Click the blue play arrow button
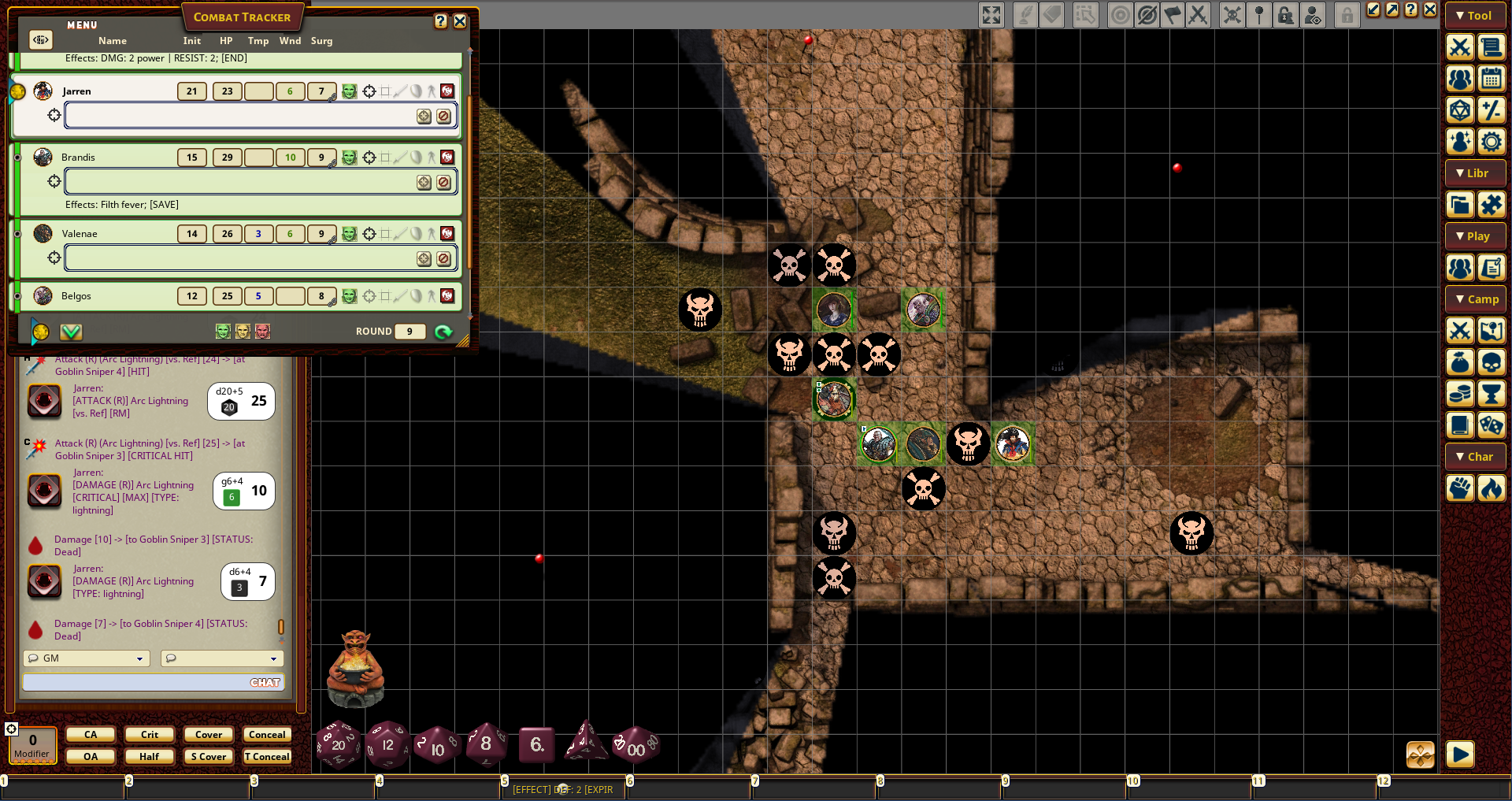Image resolution: width=1512 pixels, height=801 pixels. (1459, 755)
